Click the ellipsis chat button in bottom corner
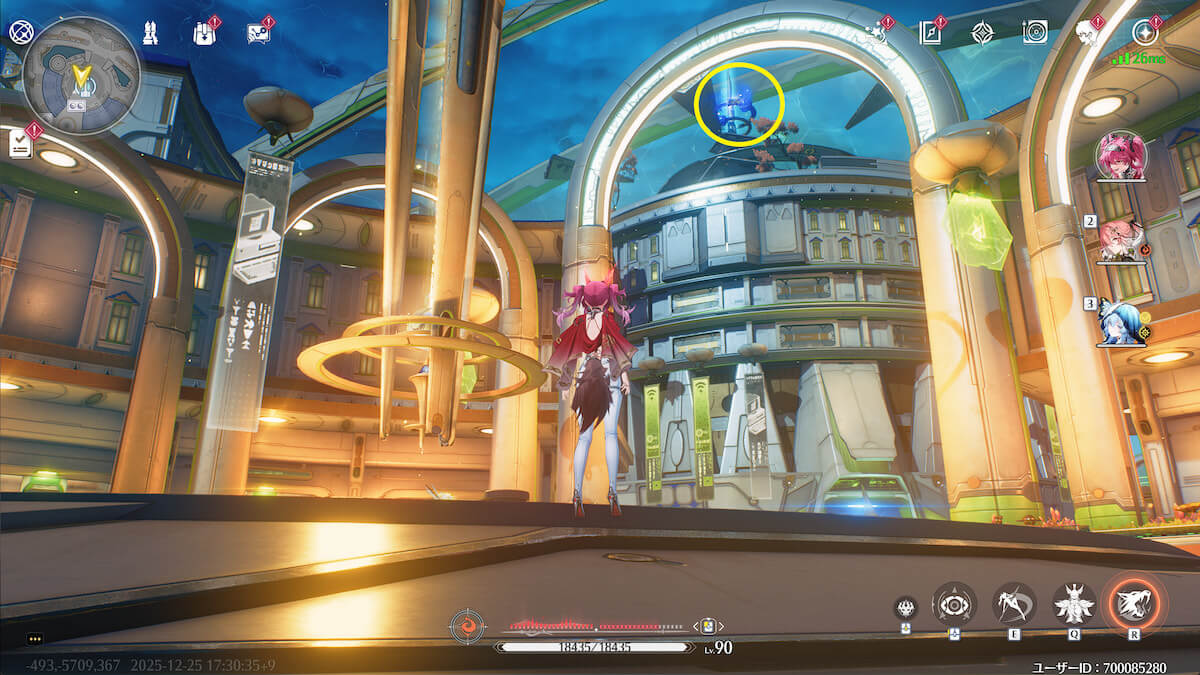The image size is (1200, 675). click(x=36, y=638)
